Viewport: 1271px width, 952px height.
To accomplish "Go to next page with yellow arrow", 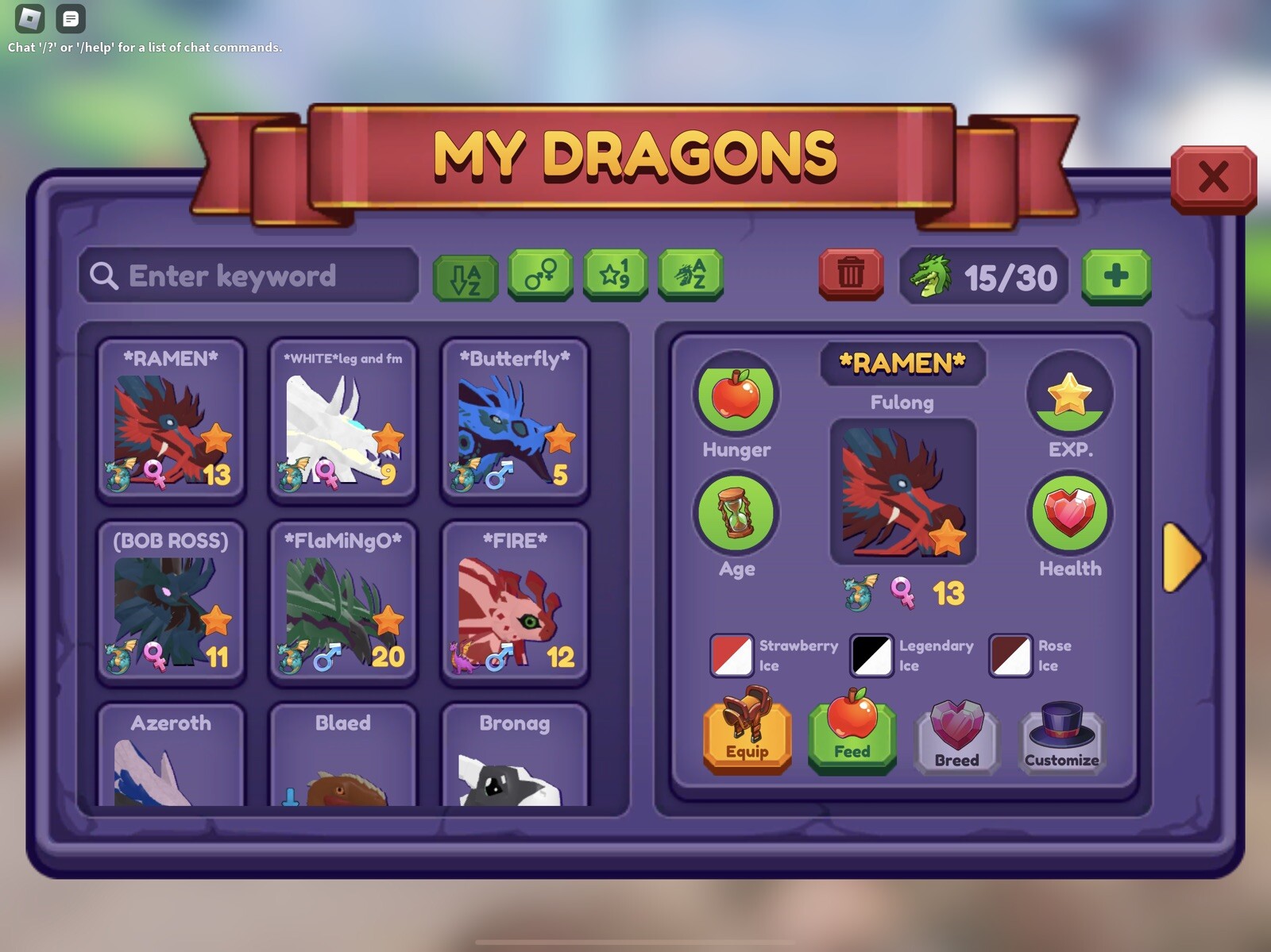I will coord(1181,557).
